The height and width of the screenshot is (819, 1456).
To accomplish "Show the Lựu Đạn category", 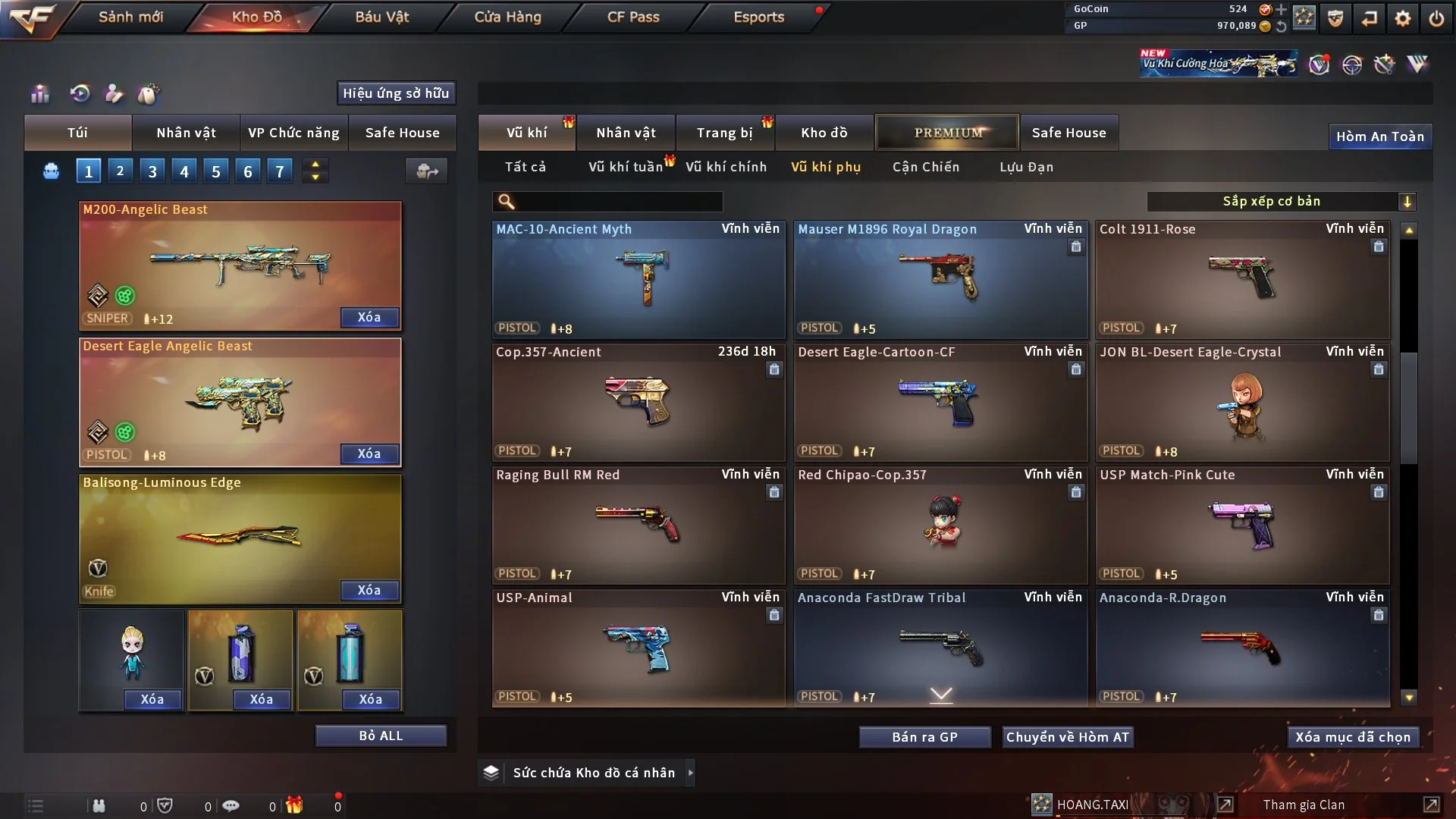I will pos(1026,167).
